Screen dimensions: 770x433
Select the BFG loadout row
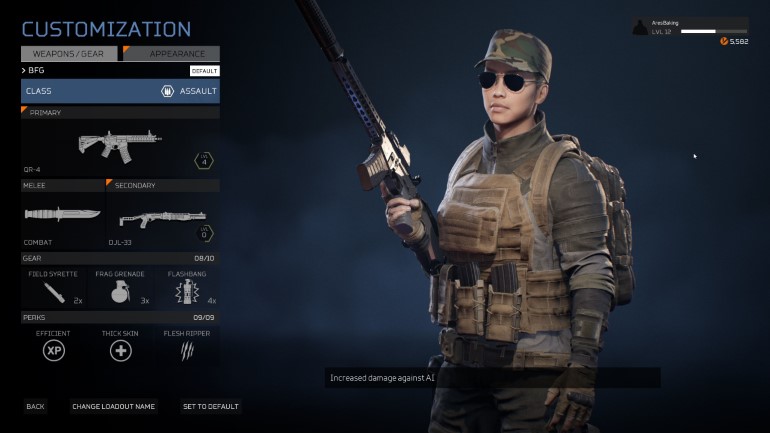[x=120, y=71]
